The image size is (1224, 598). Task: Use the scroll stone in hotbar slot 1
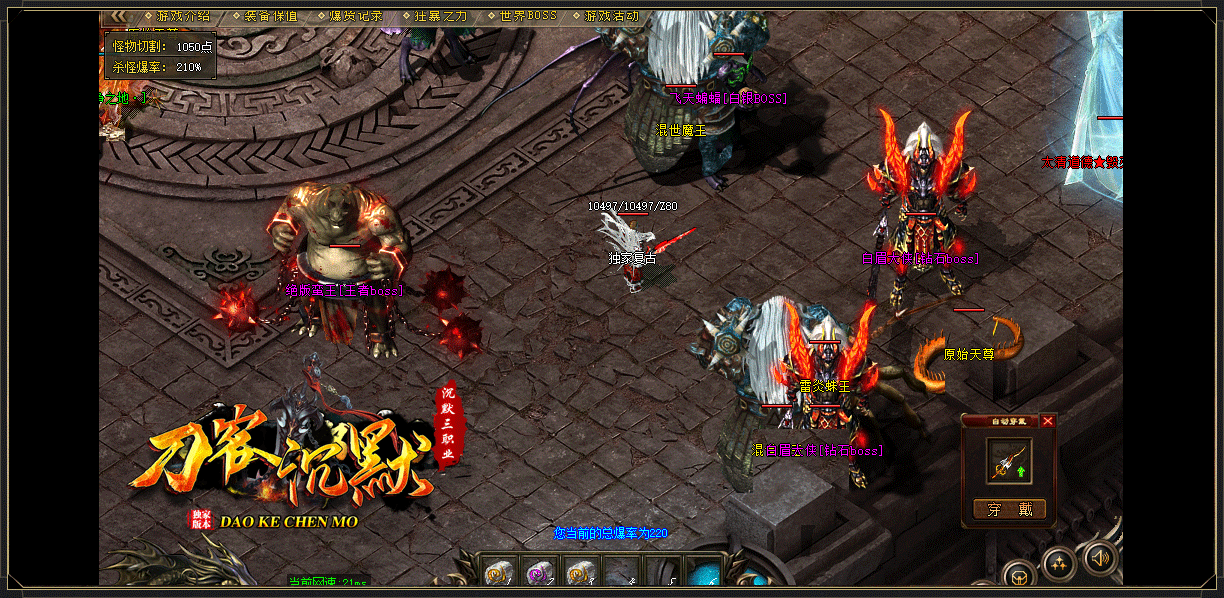[x=500, y=573]
